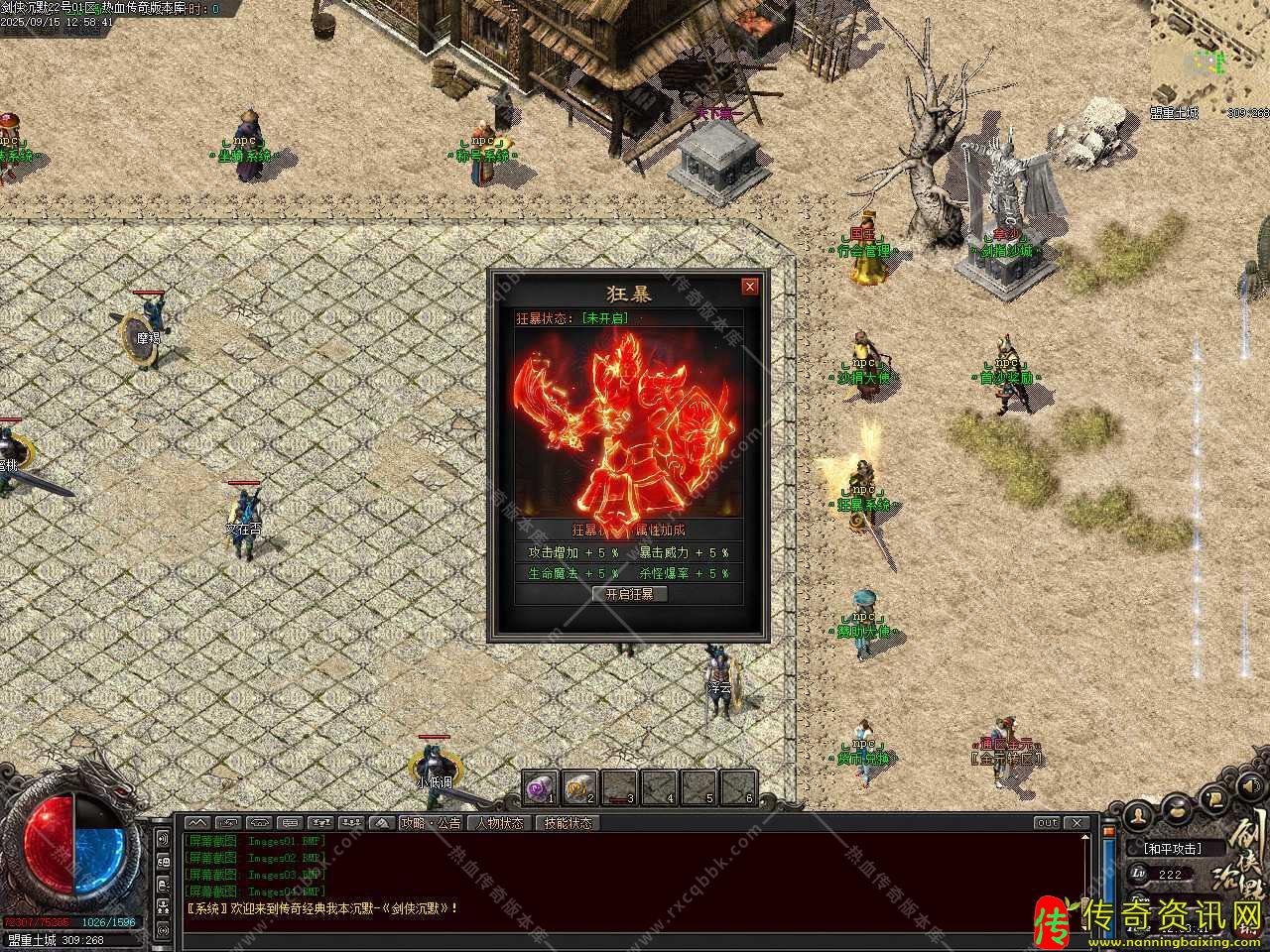The height and width of the screenshot is (952, 1270).
Task: Close the chat panel with its X button
Action: [x=1077, y=823]
